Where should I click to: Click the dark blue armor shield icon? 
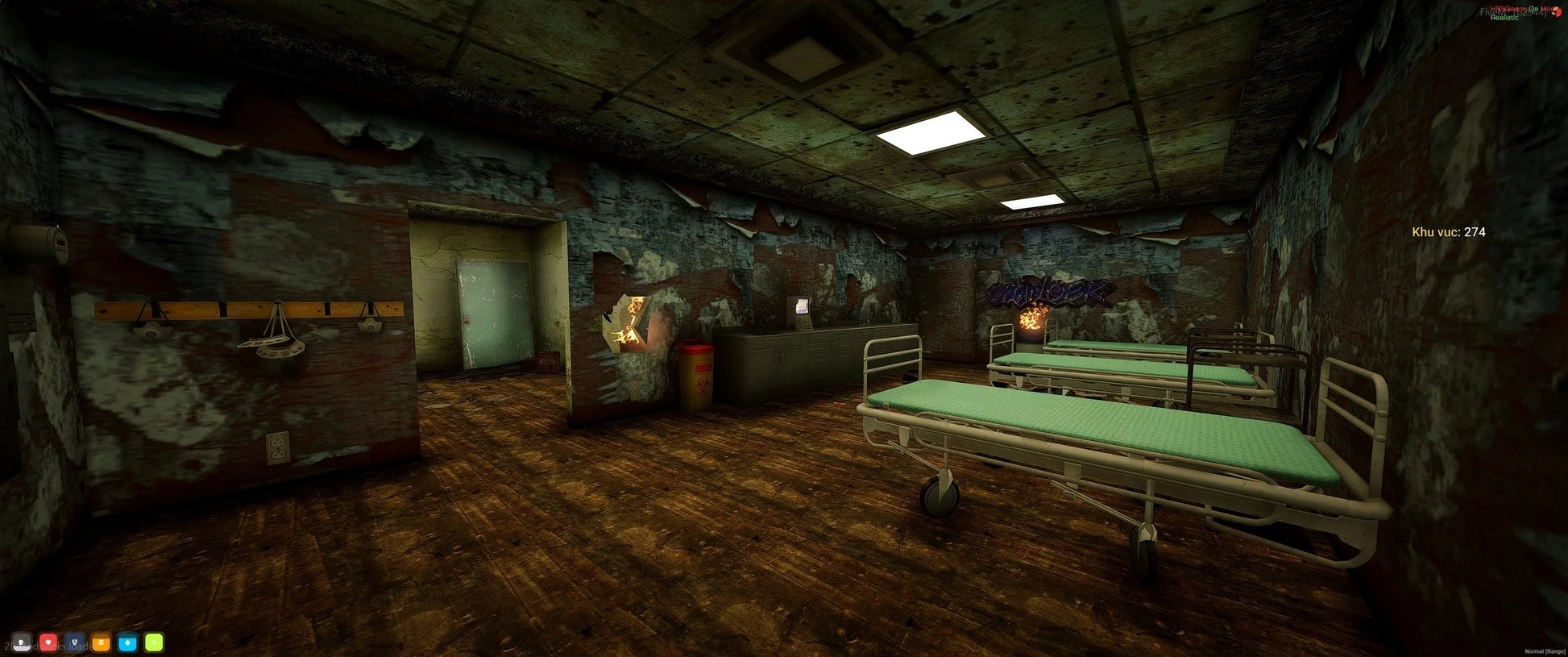(x=75, y=642)
